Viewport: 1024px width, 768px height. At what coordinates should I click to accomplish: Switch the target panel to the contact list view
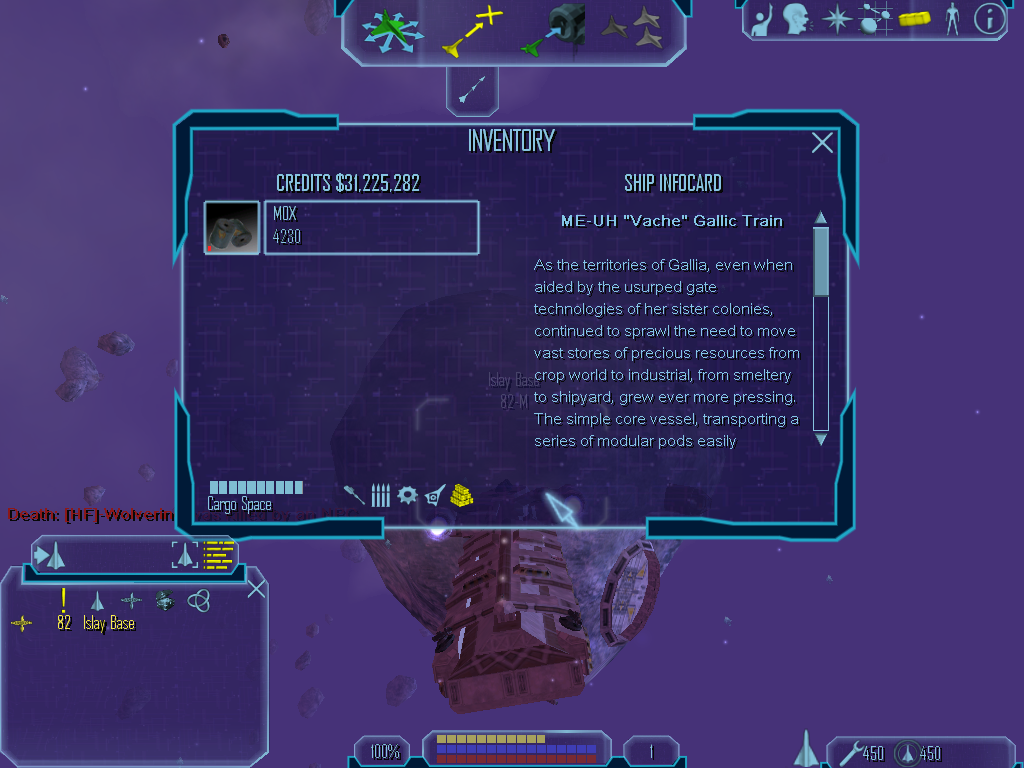218,553
